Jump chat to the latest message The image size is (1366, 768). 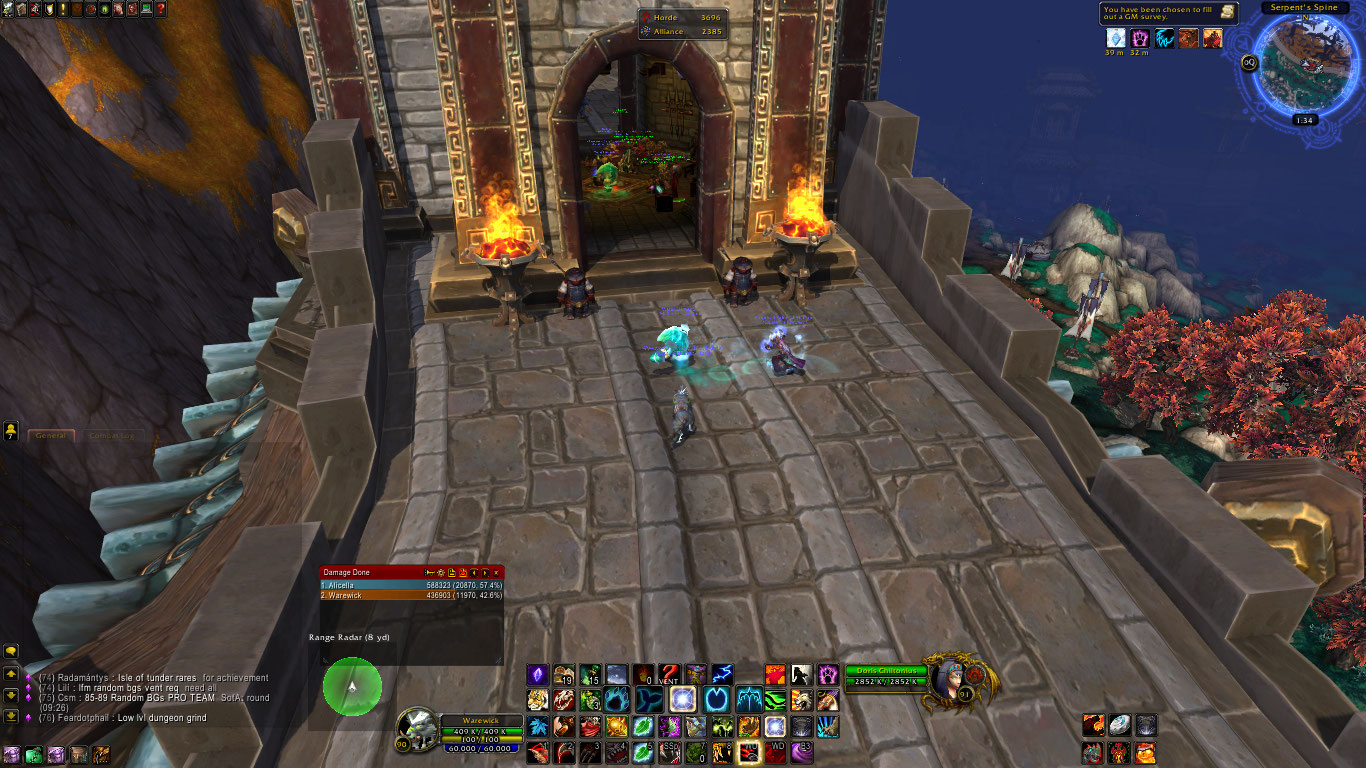[x=11, y=716]
